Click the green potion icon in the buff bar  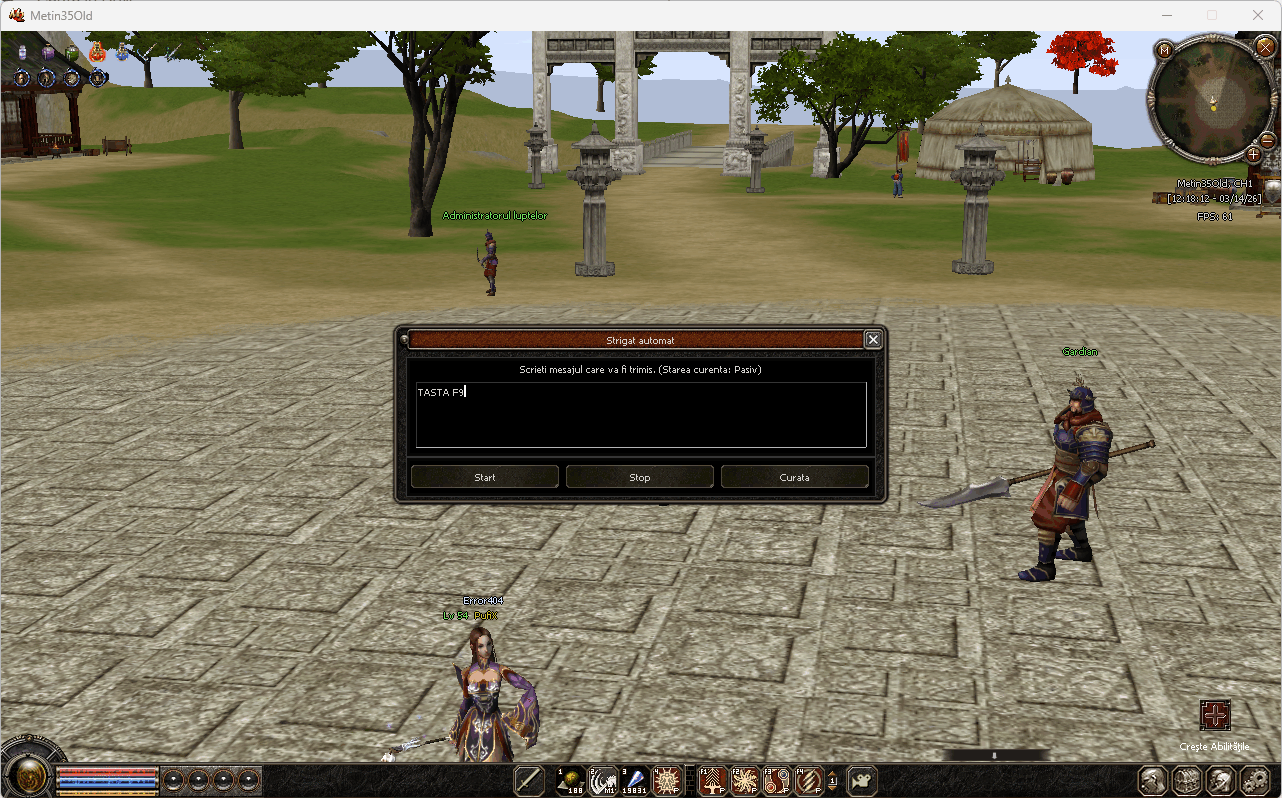pos(72,52)
